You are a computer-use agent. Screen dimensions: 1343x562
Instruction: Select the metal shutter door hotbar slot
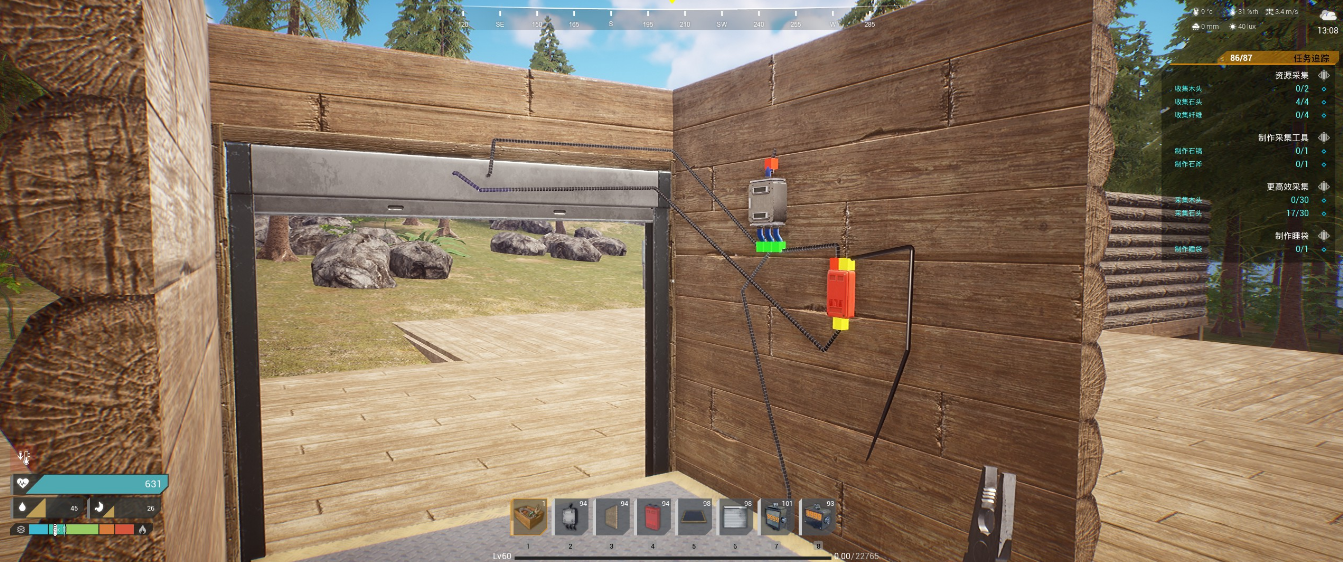735,518
